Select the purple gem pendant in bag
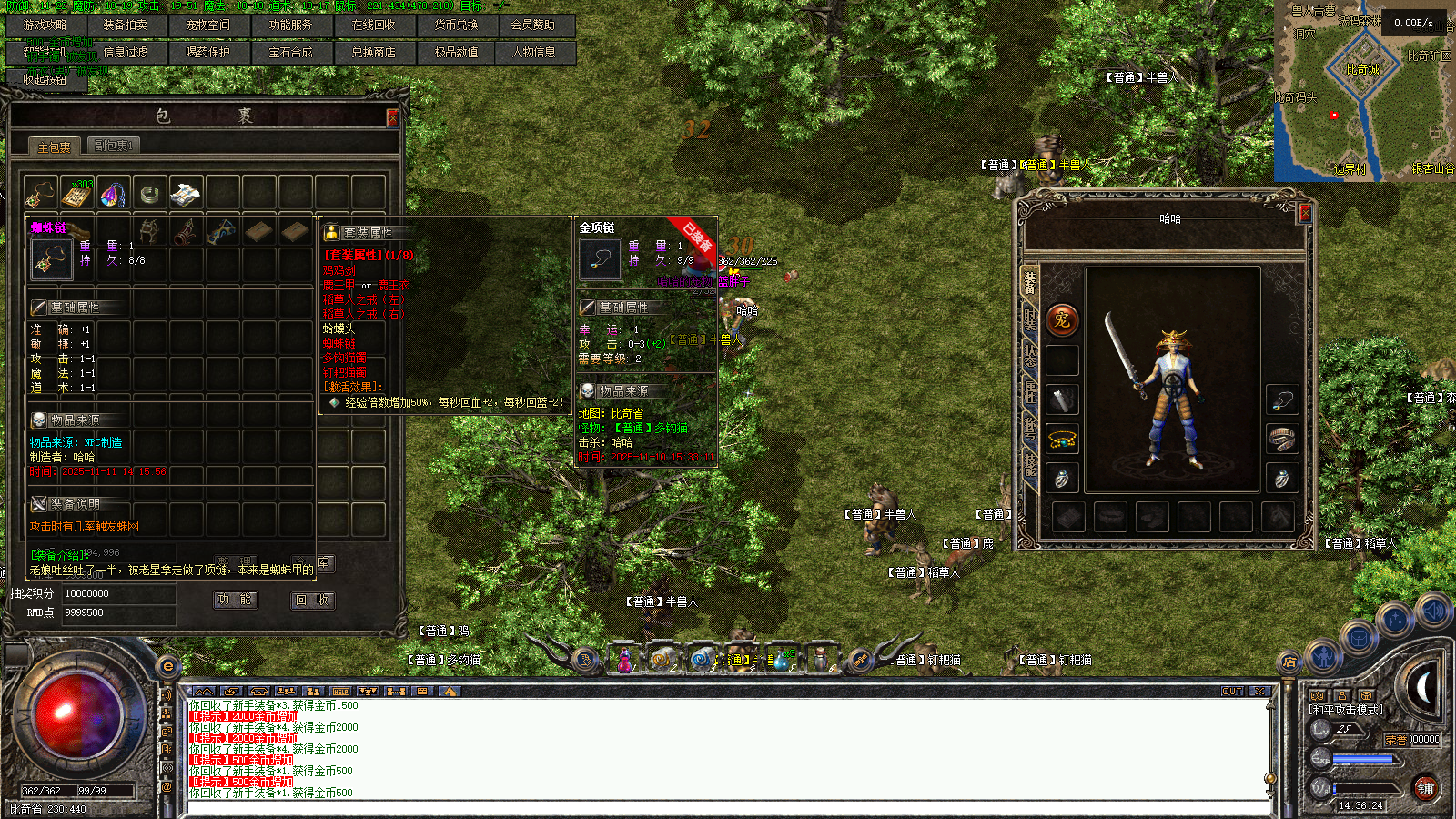Screen dimensions: 1456x819 coord(114,194)
